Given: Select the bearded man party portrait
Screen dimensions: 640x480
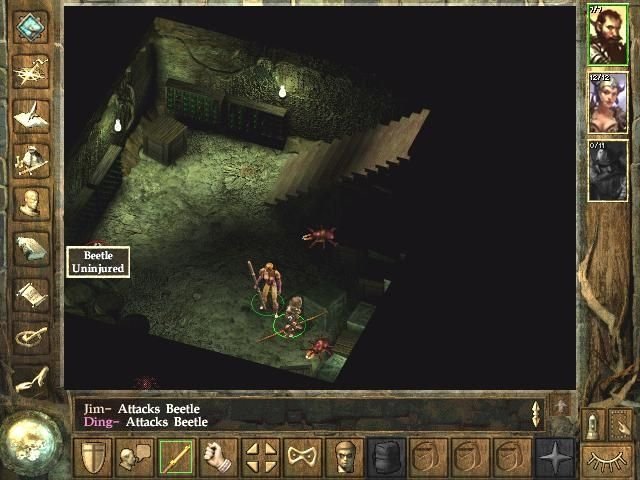Looking at the screenshot, I should tap(607, 35).
